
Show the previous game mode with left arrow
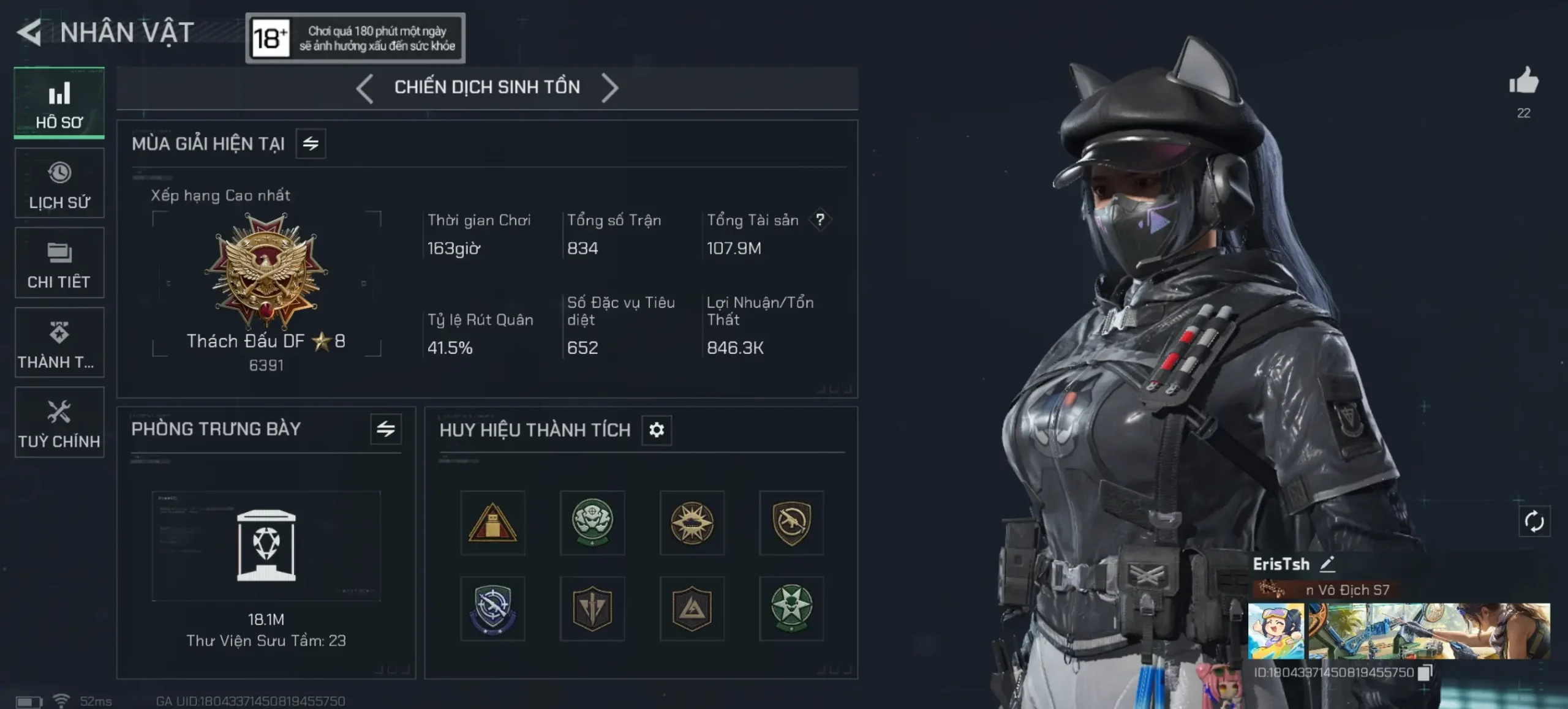tap(365, 88)
